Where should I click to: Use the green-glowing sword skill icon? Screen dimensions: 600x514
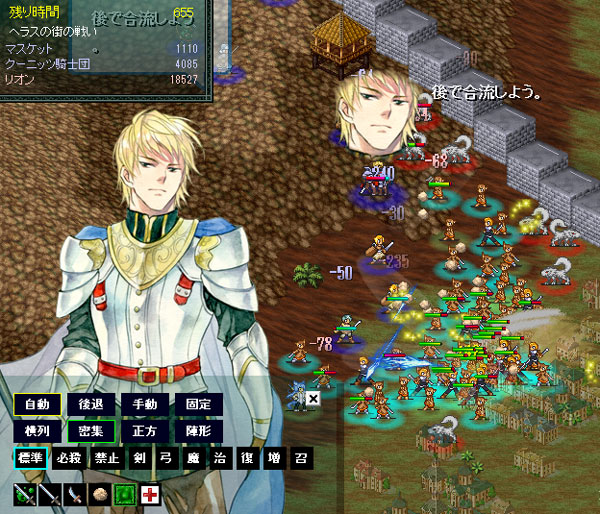pyautogui.click(x=24, y=494)
